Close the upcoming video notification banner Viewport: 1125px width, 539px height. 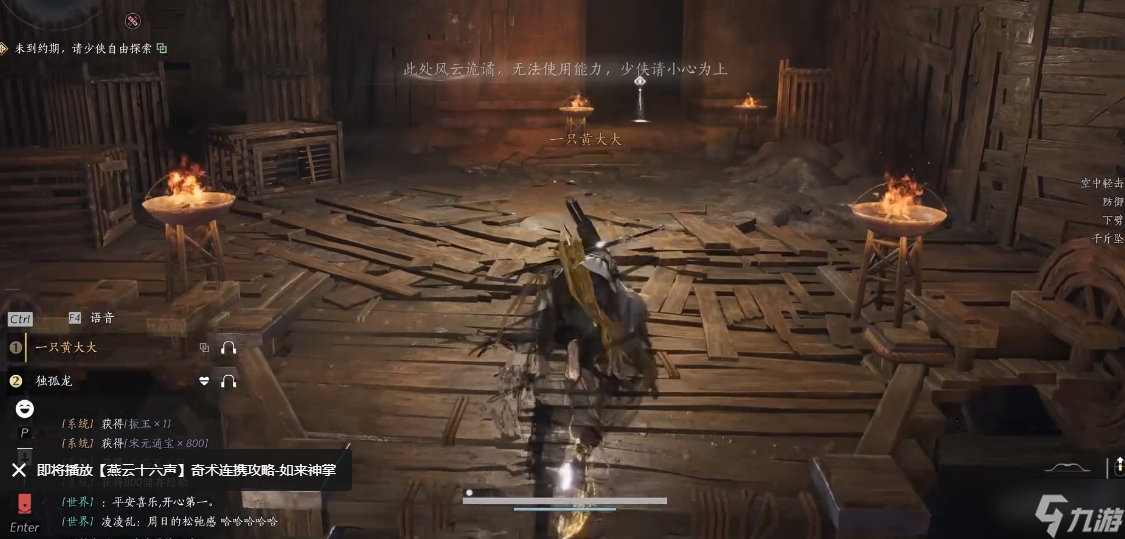point(18,470)
